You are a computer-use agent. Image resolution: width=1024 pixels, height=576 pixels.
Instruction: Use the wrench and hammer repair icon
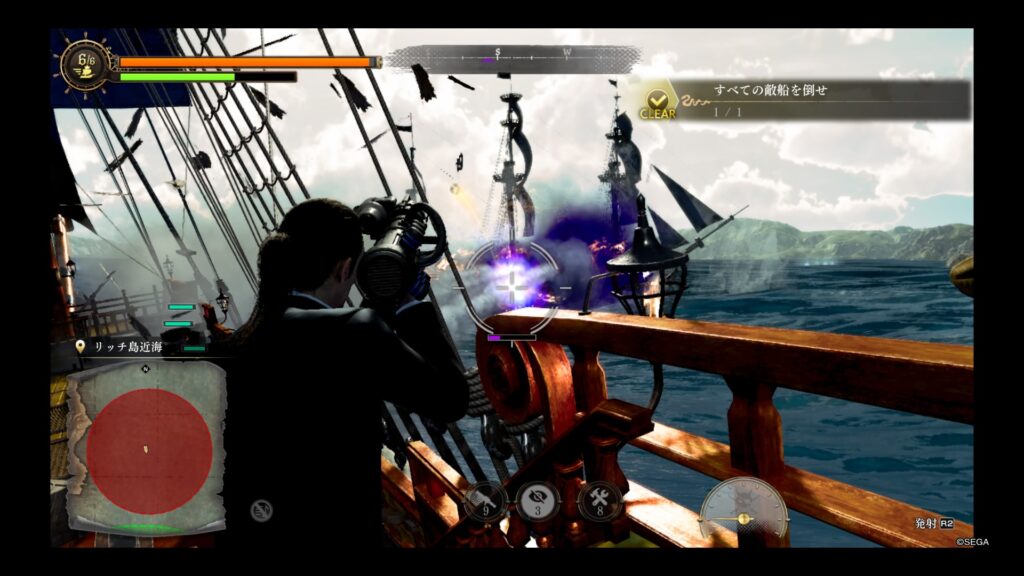pos(600,501)
